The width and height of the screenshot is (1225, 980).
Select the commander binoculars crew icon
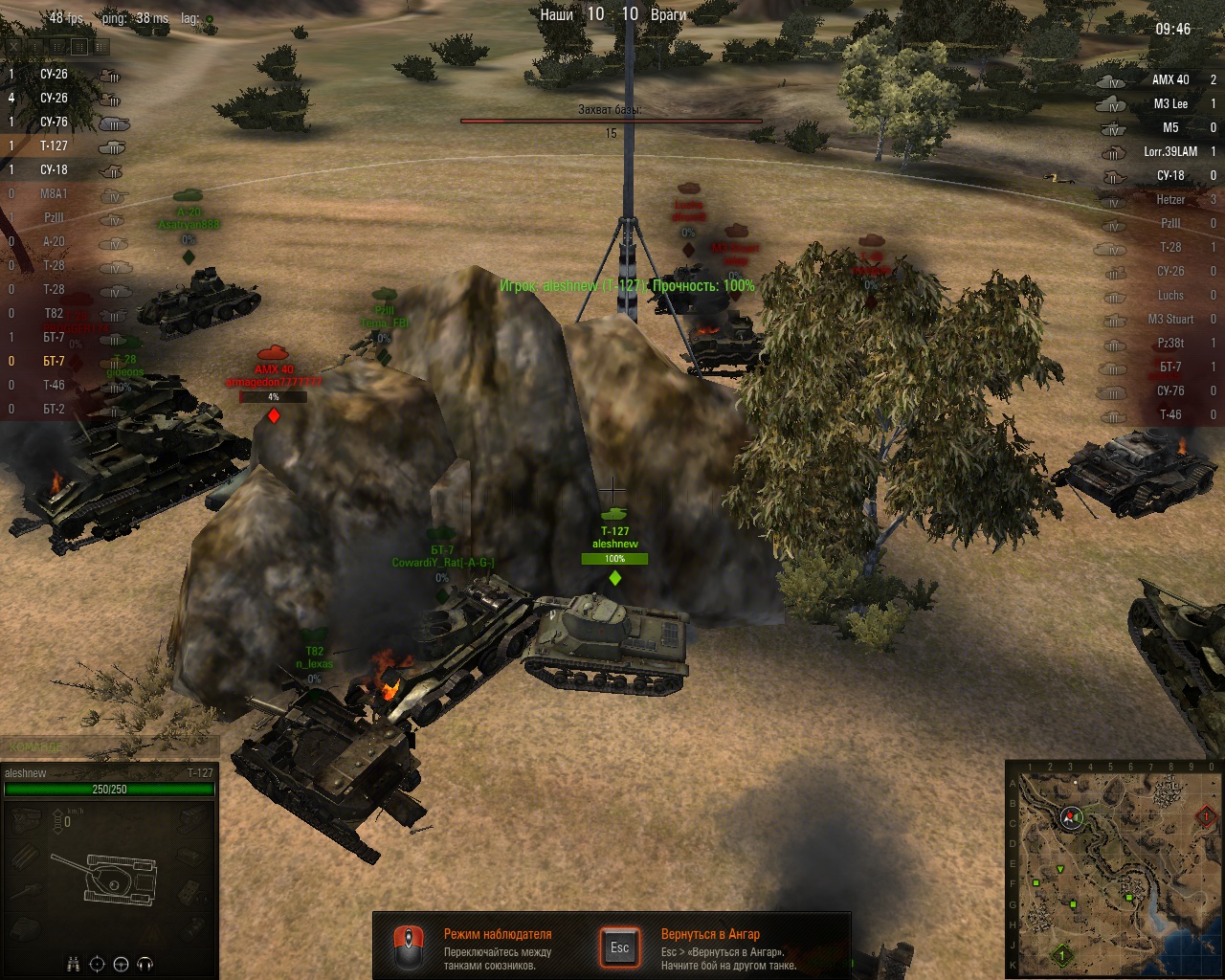(73, 964)
